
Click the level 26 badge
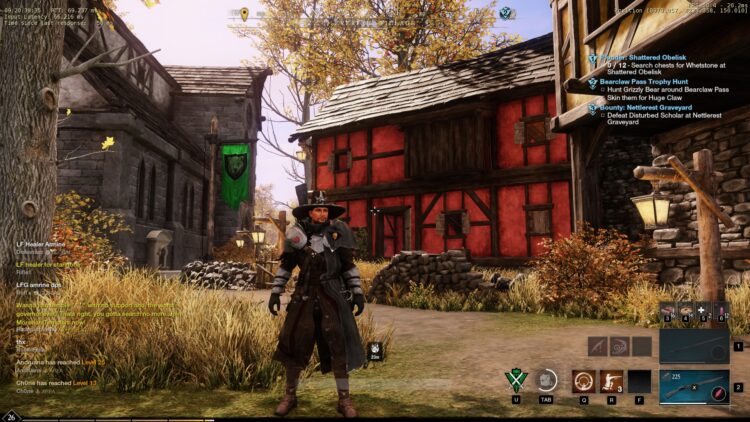pos(11,415)
